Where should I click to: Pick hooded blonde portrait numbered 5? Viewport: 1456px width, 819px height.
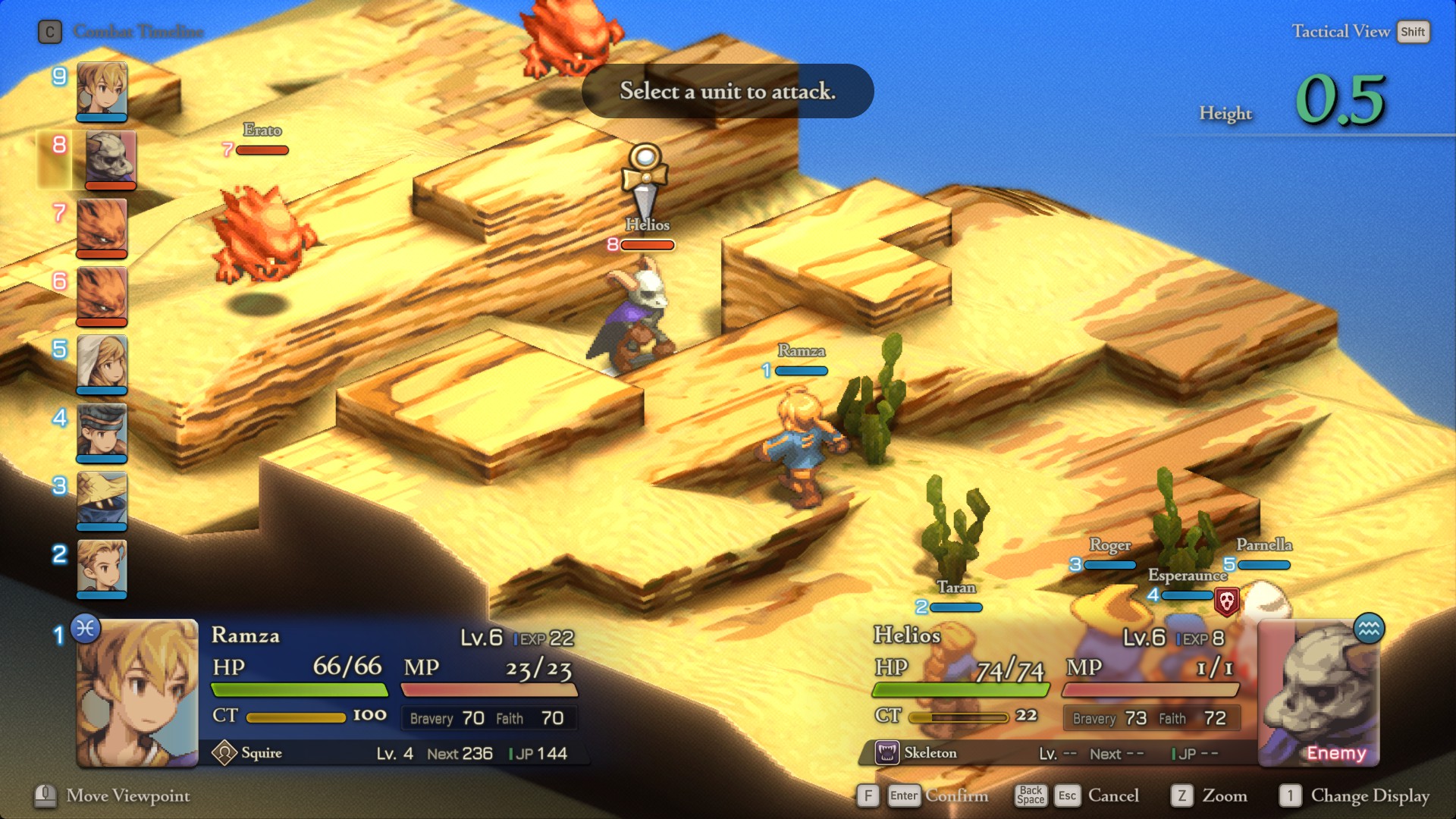coord(102,364)
